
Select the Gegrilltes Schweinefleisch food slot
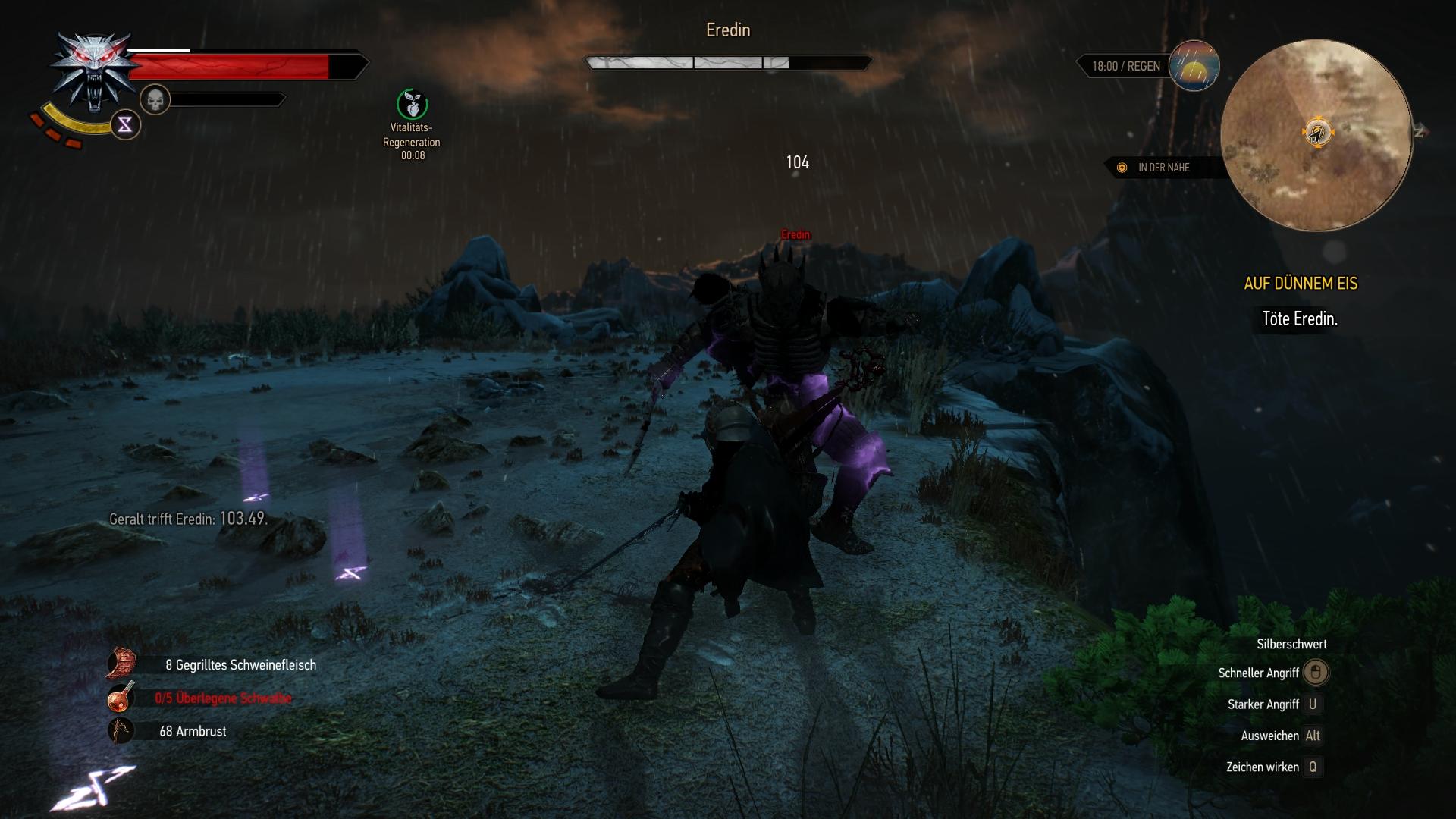point(122,664)
